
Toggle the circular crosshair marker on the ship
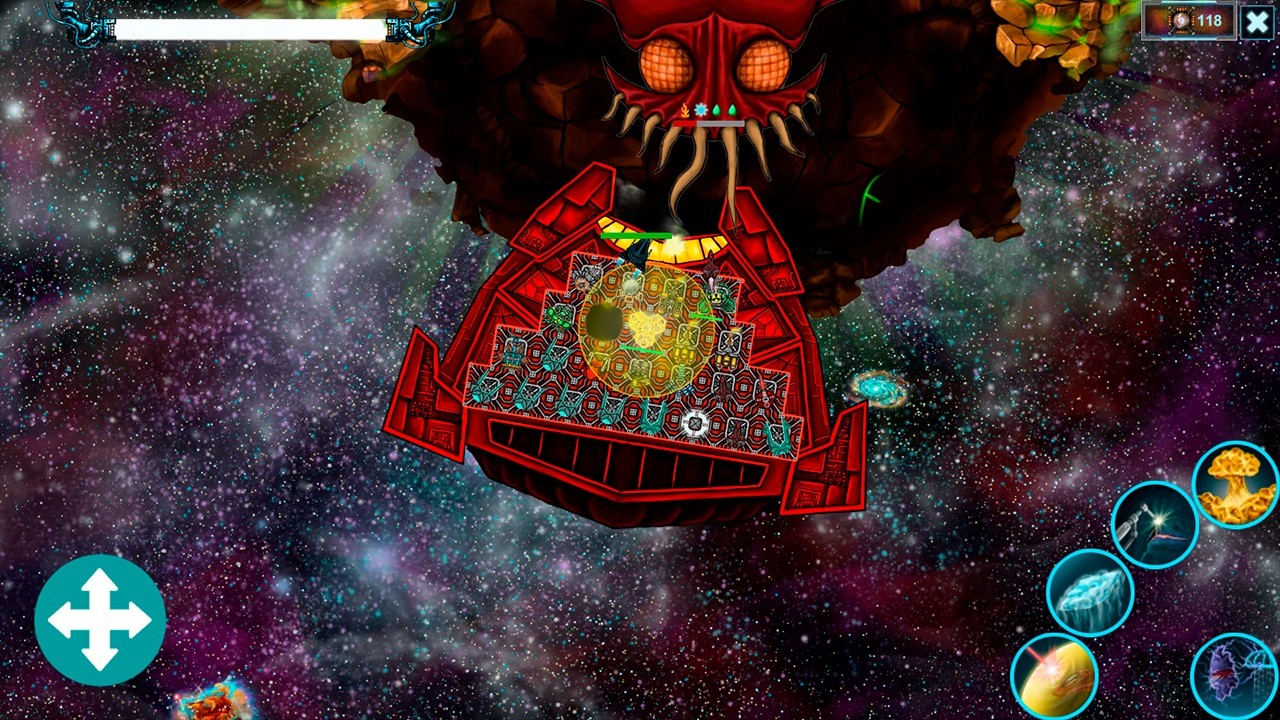tap(694, 425)
